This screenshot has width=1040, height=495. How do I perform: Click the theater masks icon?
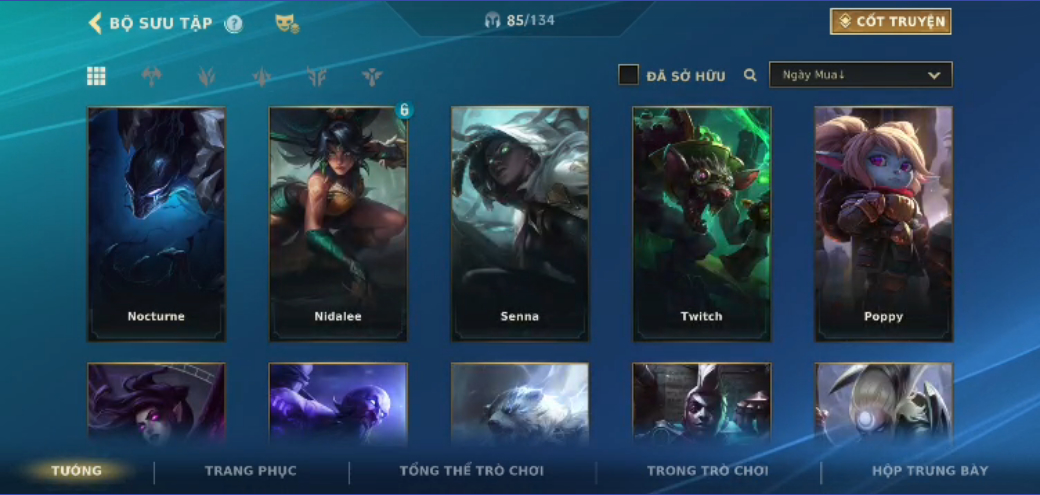pos(287,23)
